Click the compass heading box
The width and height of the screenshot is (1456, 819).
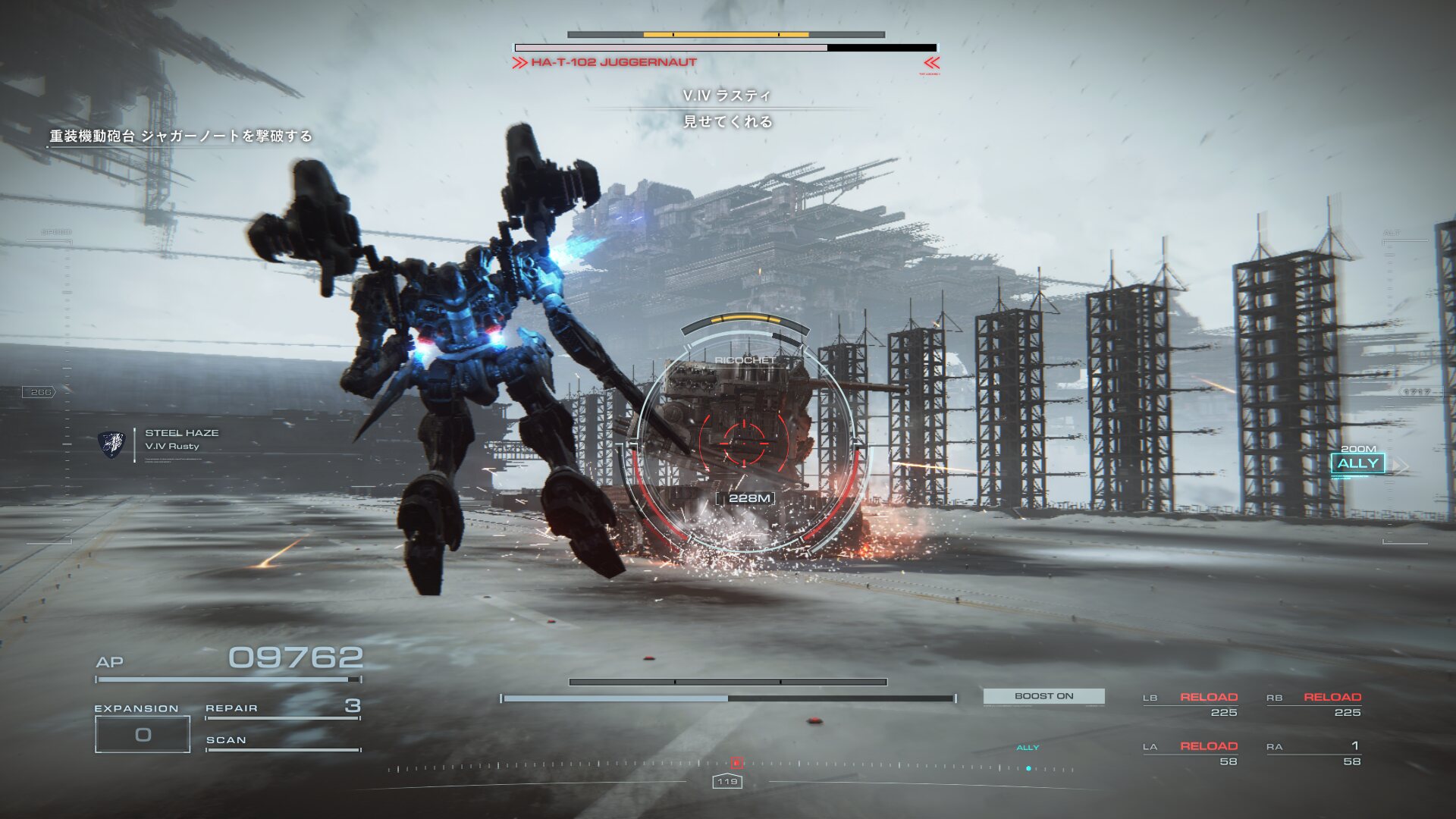[x=727, y=781]
